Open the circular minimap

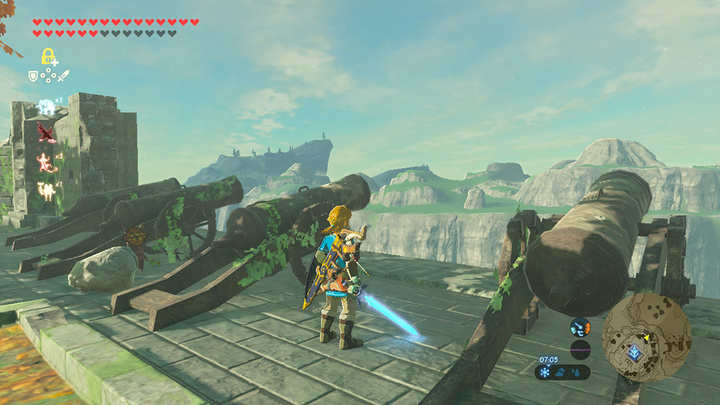(646, 337)
